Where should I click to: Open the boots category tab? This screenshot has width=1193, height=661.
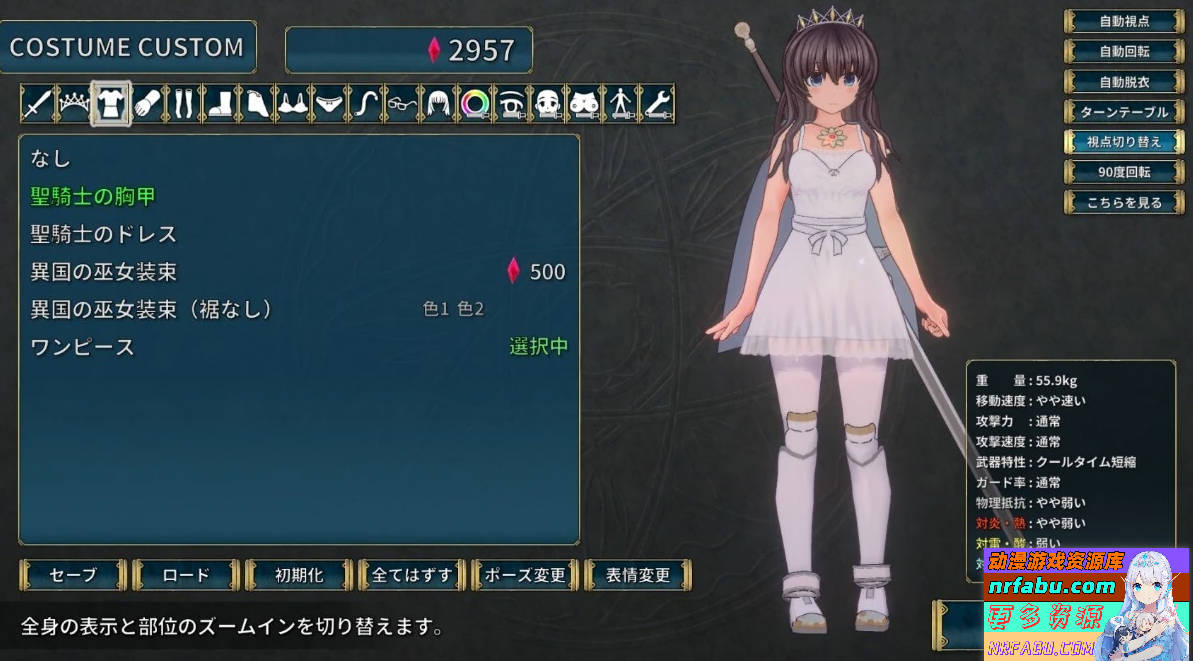pos(220,104)
